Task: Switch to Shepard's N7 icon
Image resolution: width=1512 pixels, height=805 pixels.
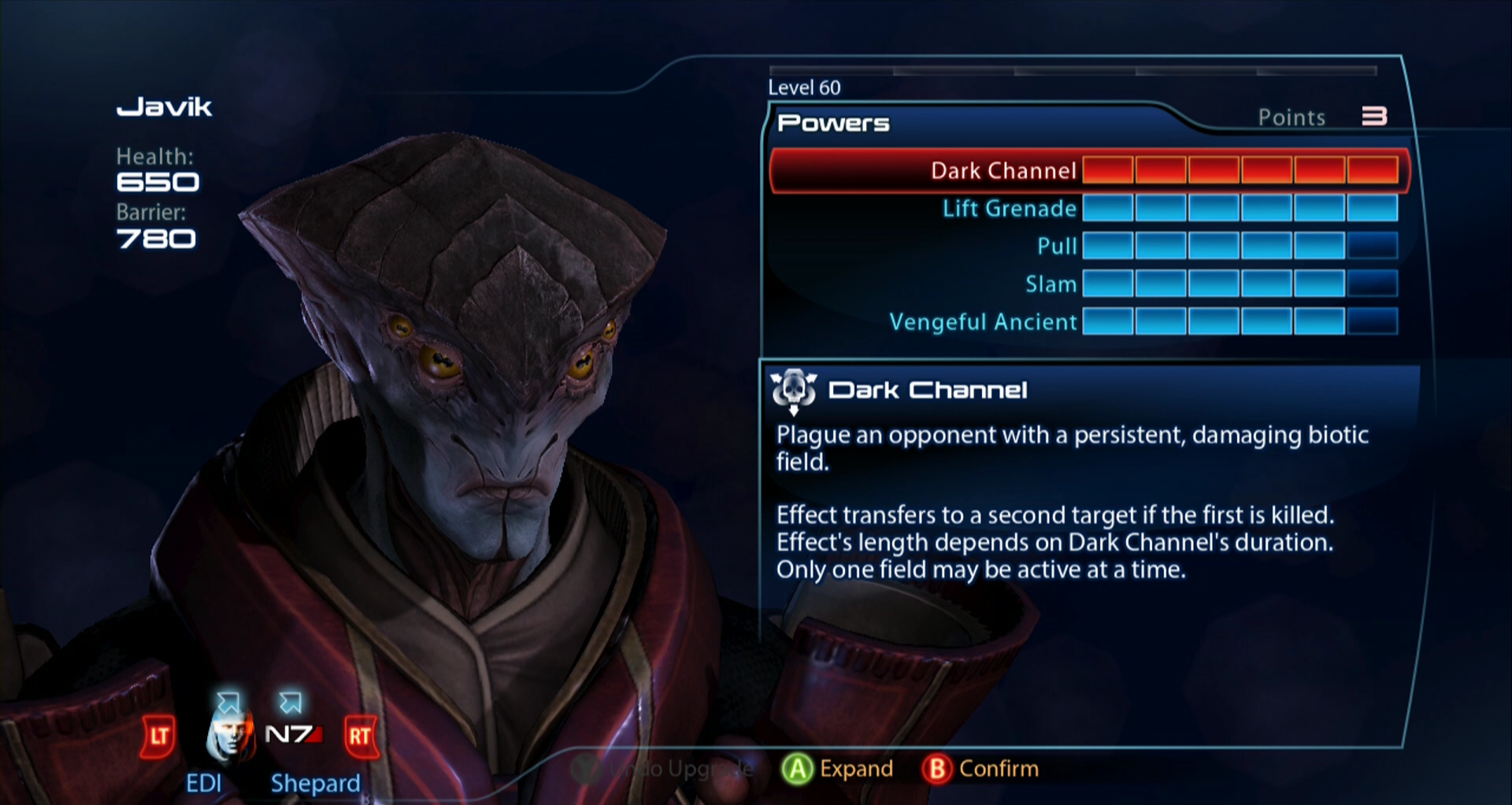Action: coord(293,735)
